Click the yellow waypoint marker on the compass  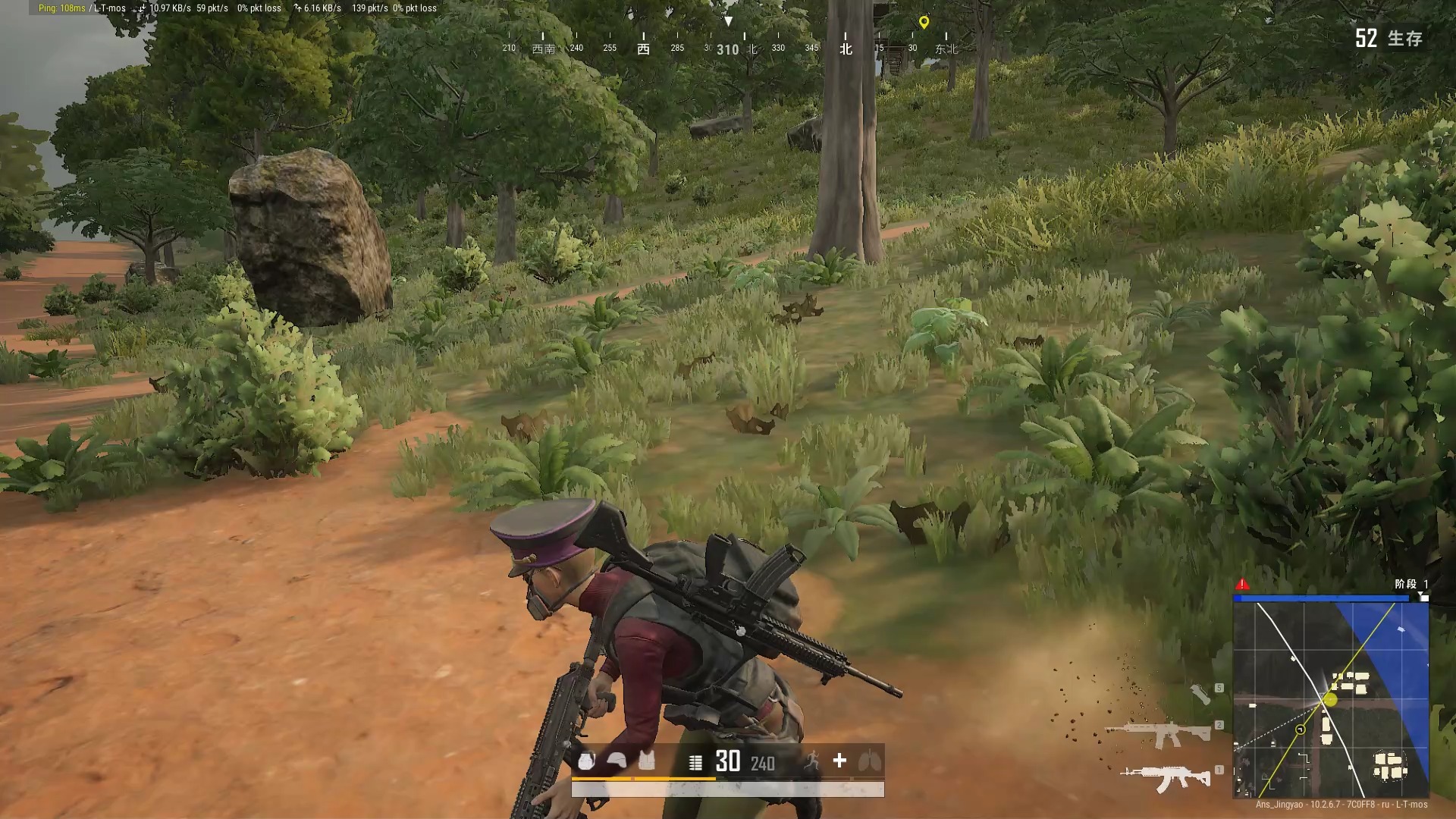(x=924, y=23)
